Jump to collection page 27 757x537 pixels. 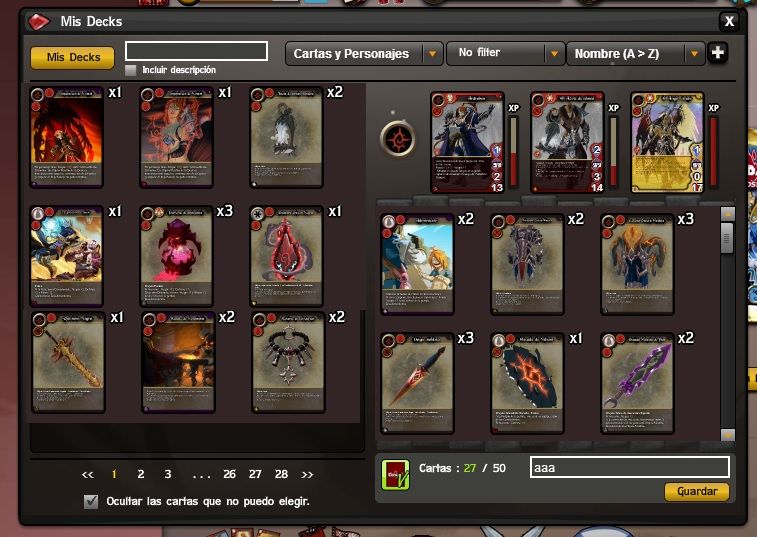255,474
